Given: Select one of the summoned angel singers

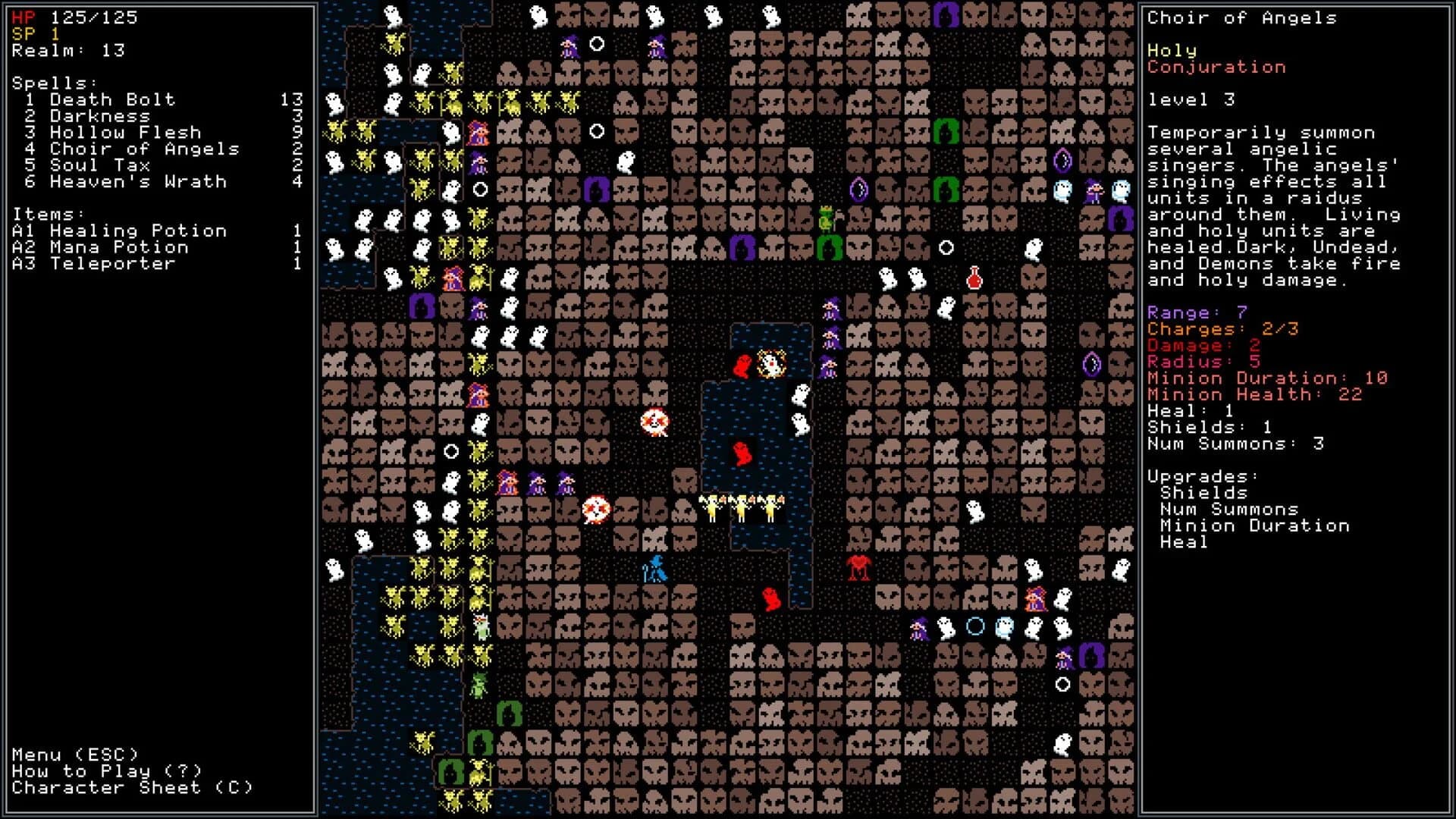Looking at the screenshot, I should [x=739, y=504].
